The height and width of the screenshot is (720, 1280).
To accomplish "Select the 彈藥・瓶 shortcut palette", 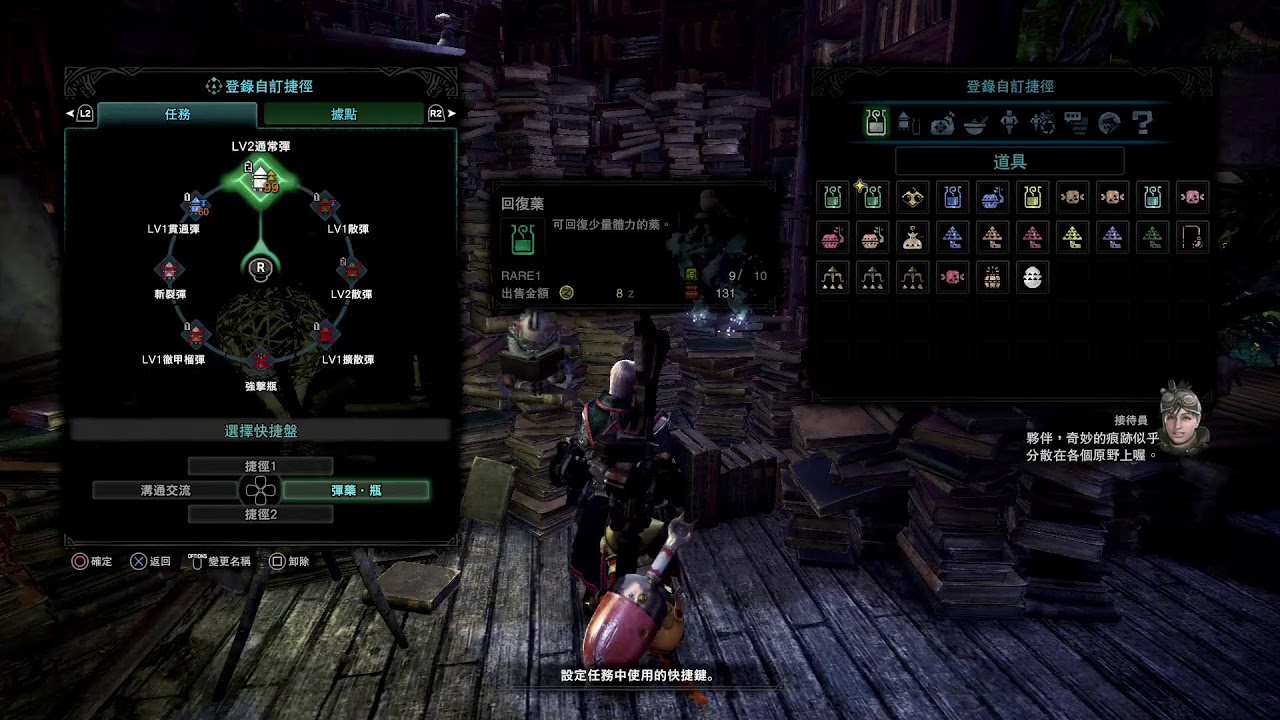I will click(x=356, y=490).
